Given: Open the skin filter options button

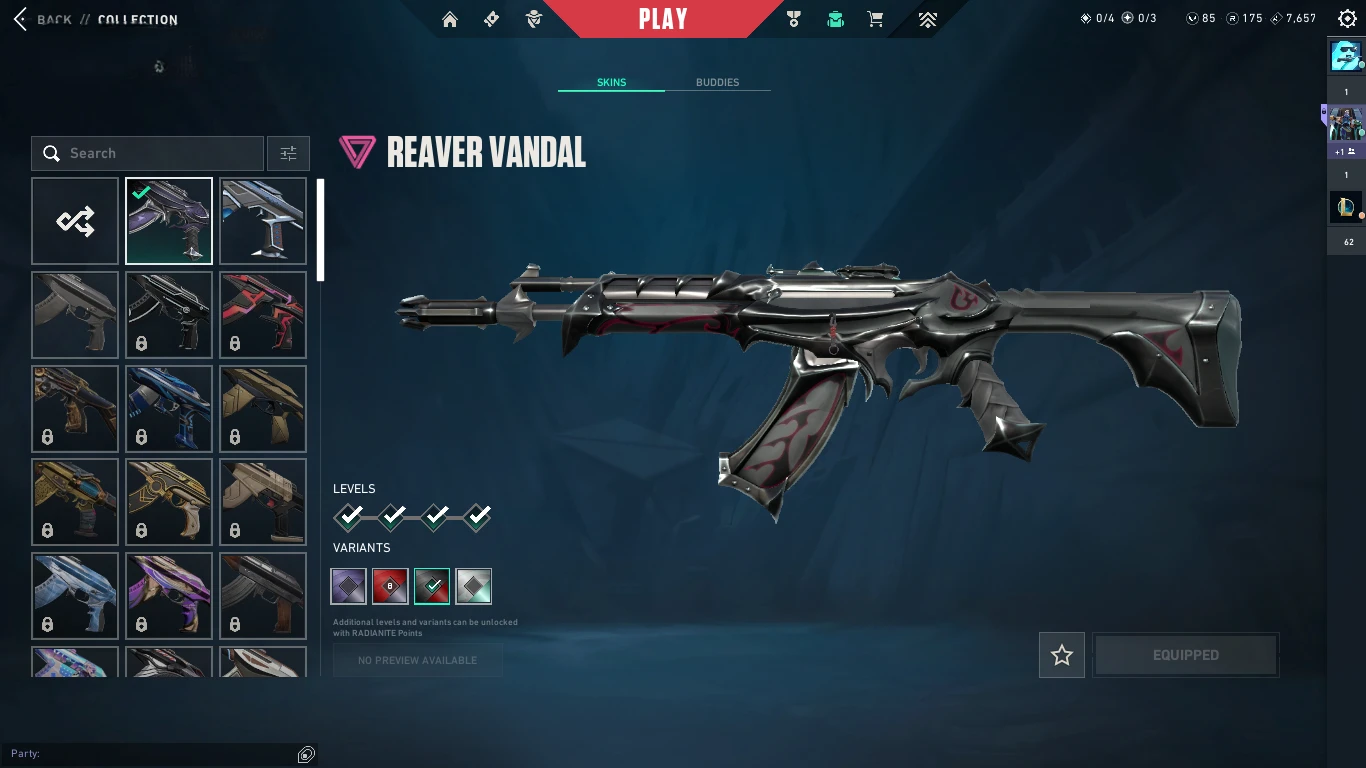Looking at the screenshot, I should tap(288, 153).
